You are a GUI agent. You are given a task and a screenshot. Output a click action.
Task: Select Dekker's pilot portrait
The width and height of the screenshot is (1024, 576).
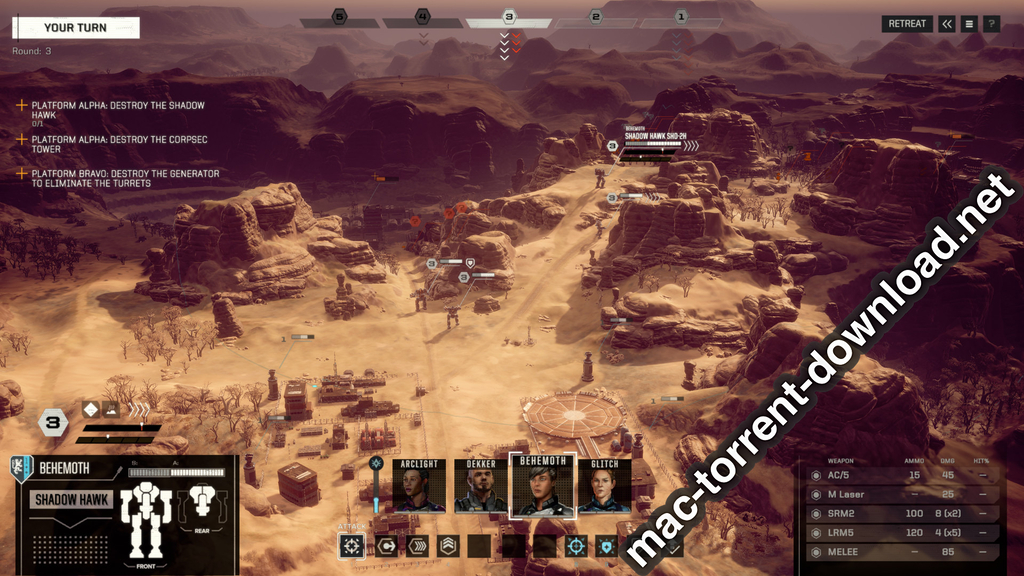point(481,487)
